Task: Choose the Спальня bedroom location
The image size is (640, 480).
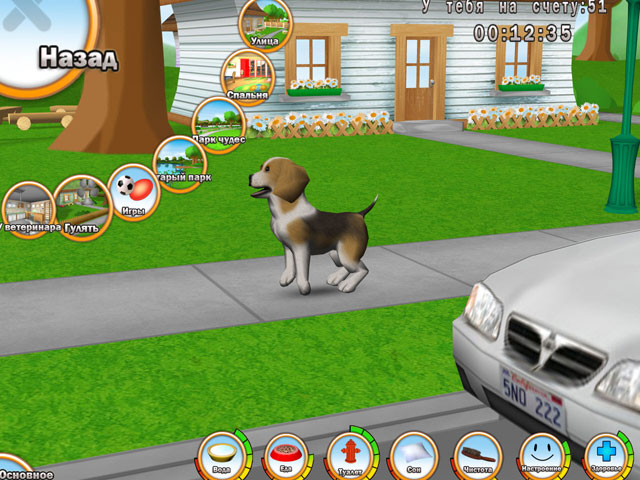Action: point(247,76)
